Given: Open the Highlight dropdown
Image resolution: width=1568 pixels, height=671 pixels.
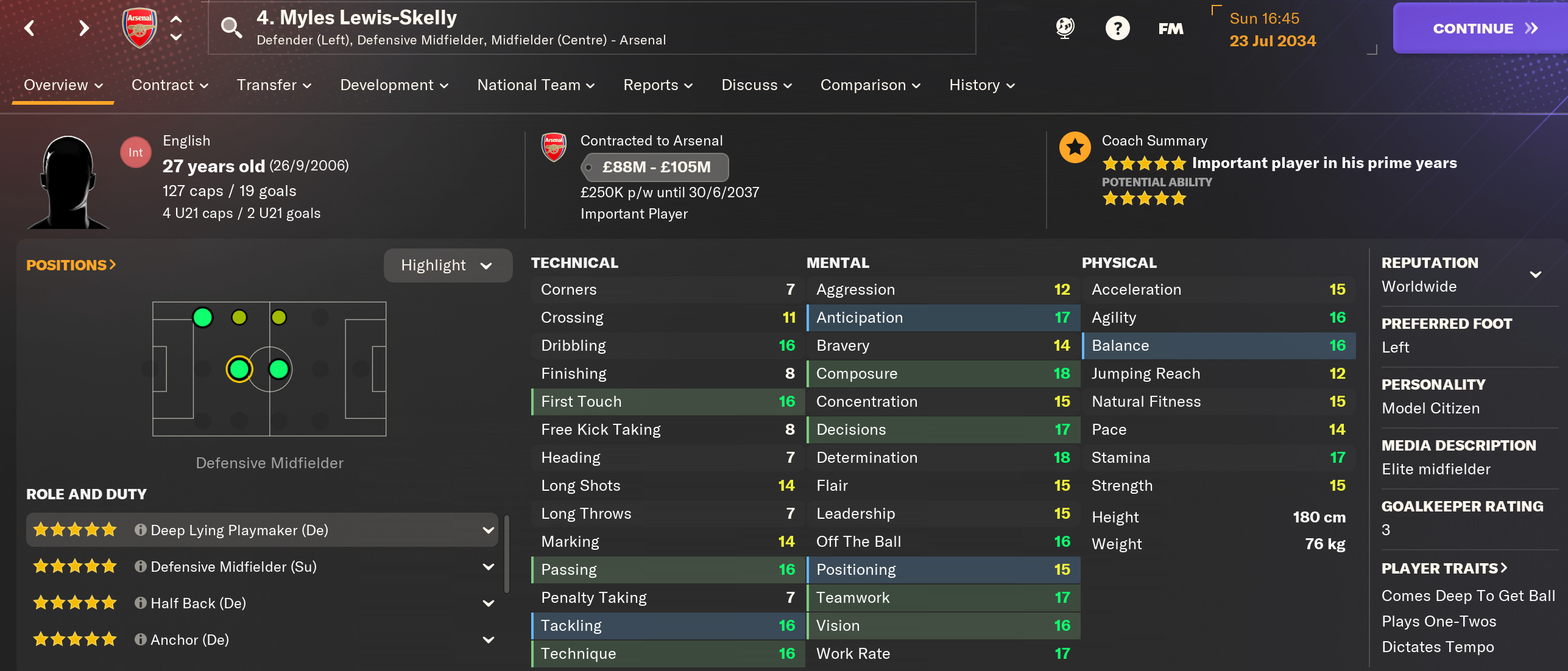Looking at the screenshot, I should tap(448, 265).
